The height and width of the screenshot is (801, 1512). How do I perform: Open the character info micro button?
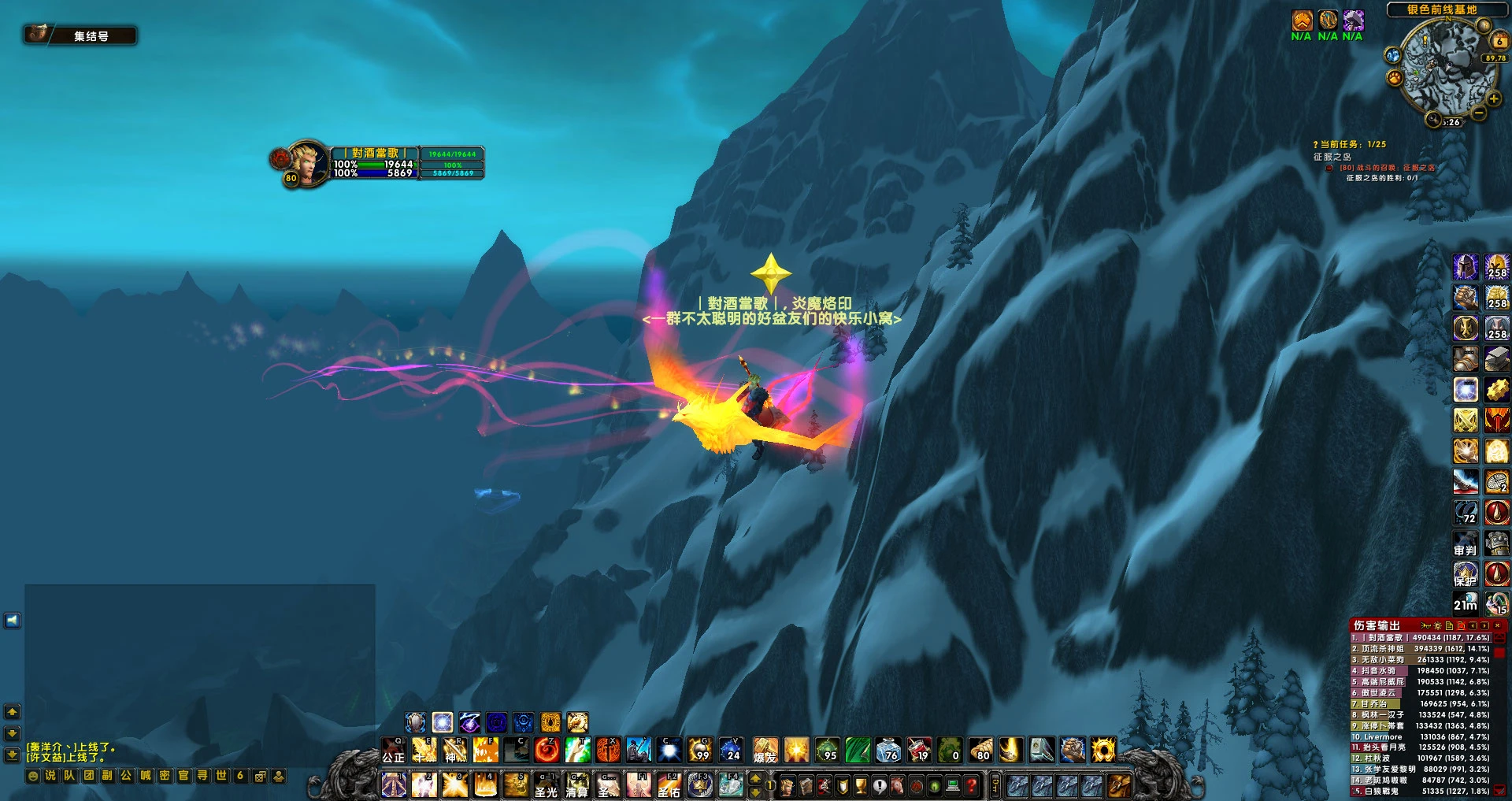787,785
